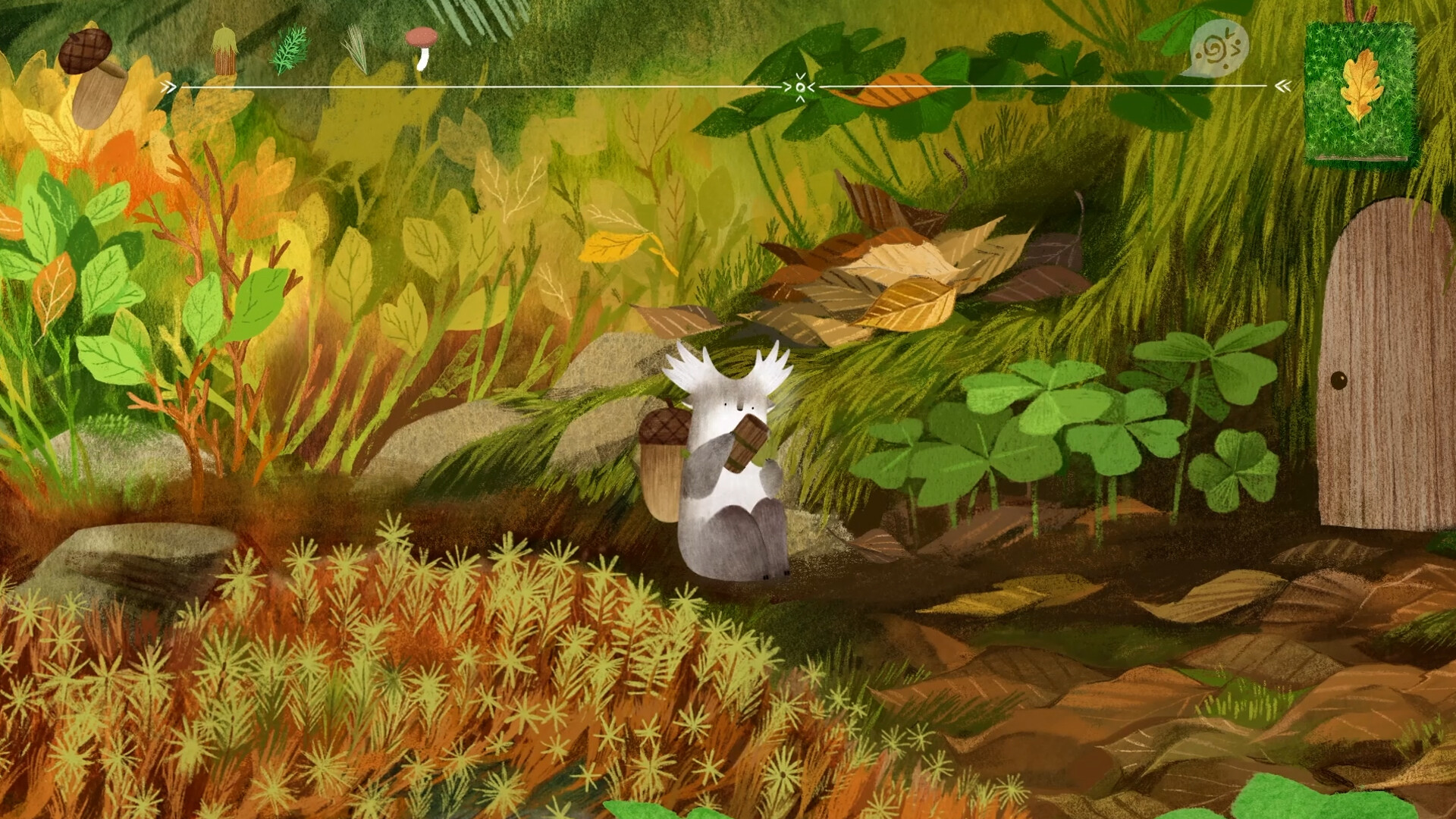Viewport: 1456px width, 819px height.
Task: Pick the grass broom icon at the top
Action: coord(225,47)
